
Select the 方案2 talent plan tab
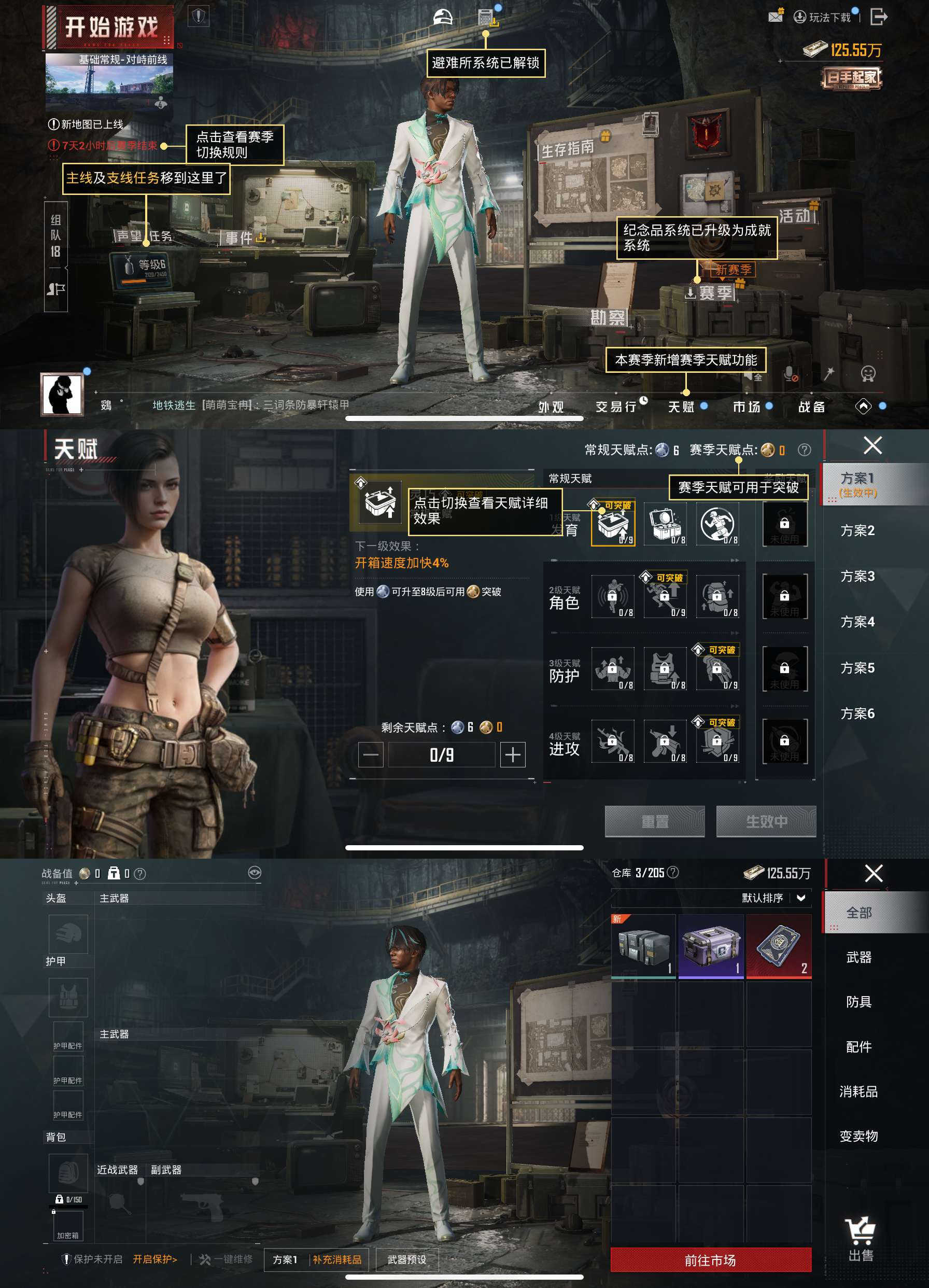pos(857,530)
